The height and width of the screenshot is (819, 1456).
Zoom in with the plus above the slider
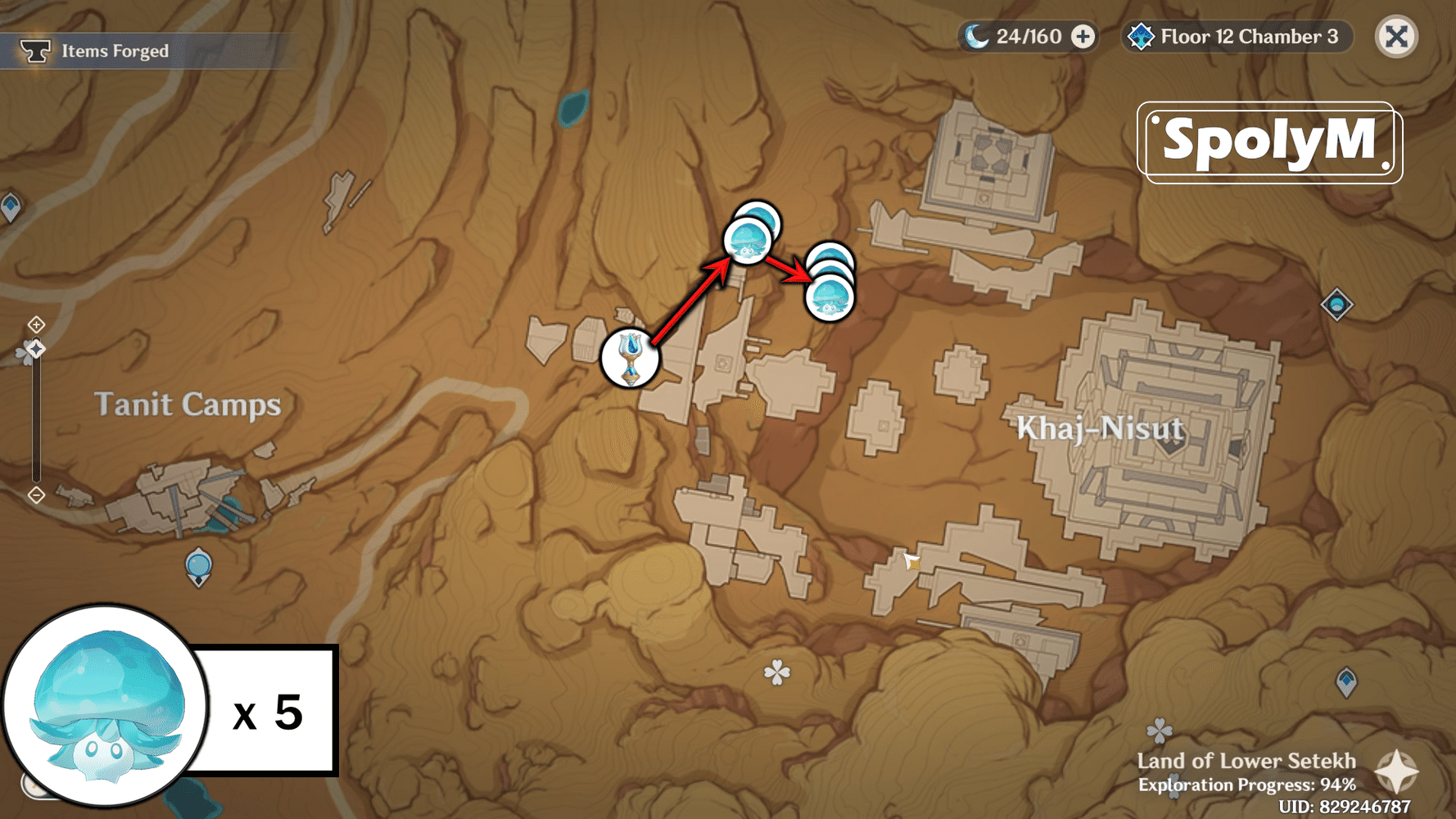point(36,324)
